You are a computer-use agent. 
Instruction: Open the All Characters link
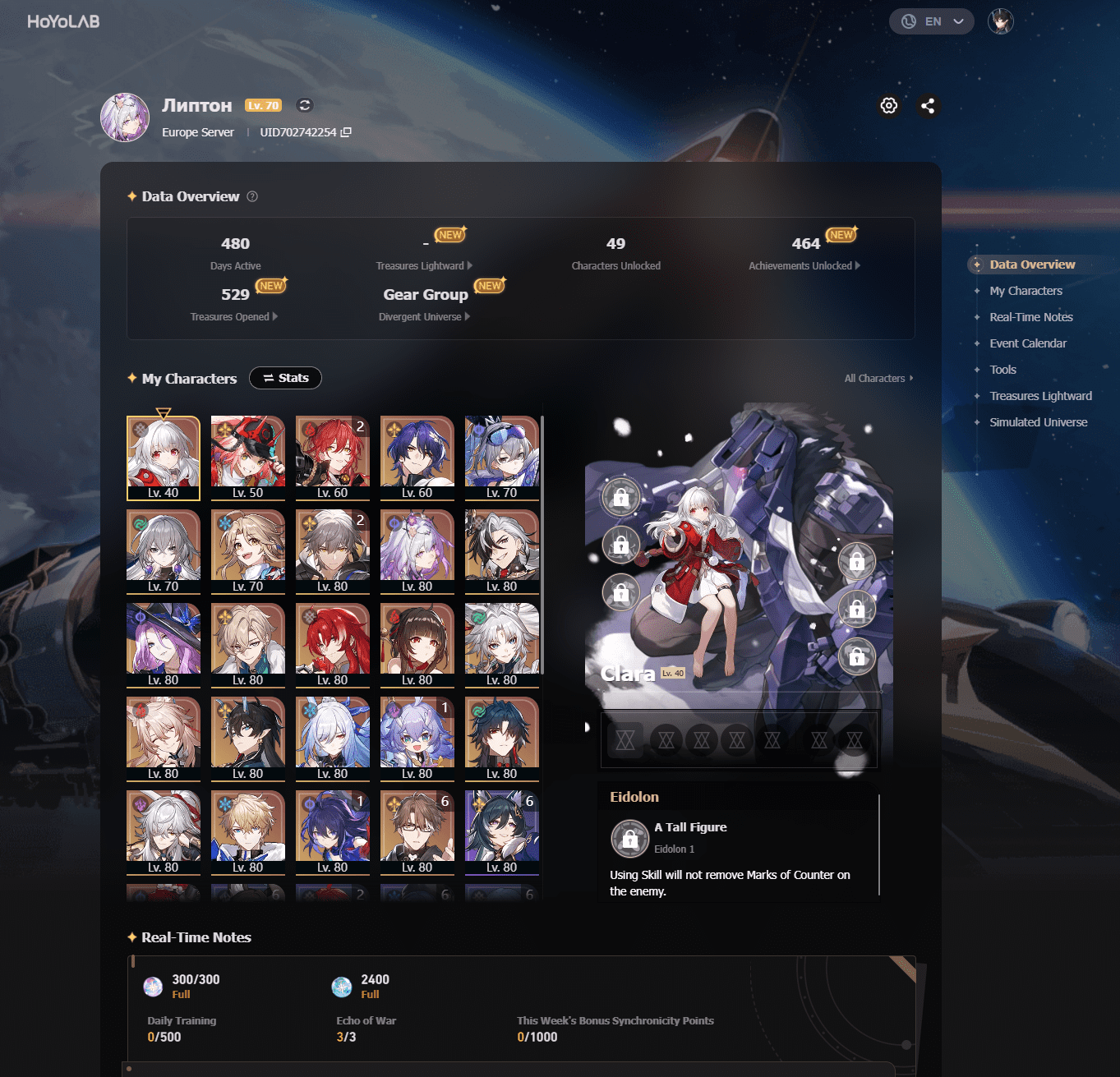[x=877, y=378]
